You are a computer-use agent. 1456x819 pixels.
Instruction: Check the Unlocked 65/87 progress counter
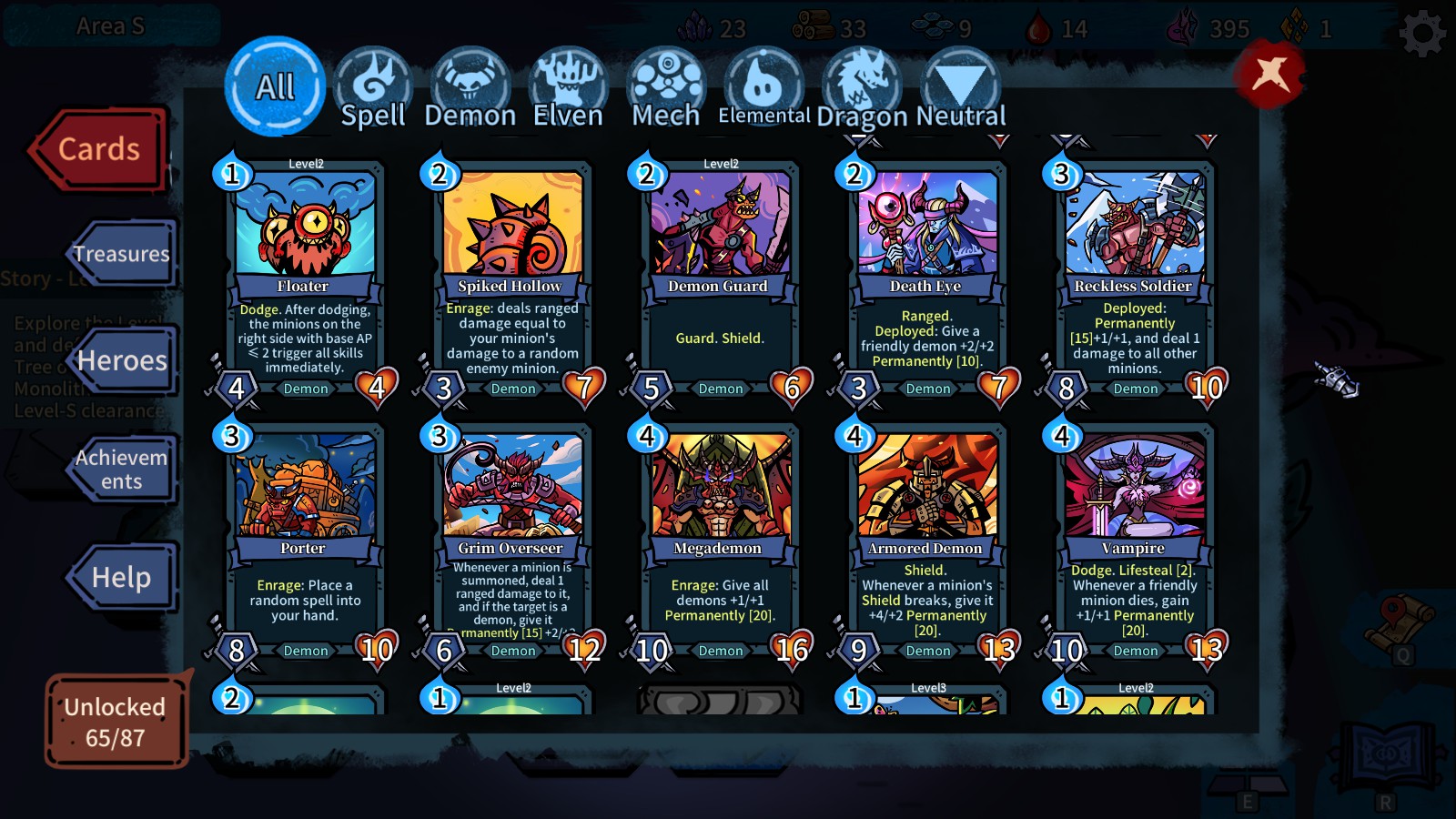coord(115,719)
